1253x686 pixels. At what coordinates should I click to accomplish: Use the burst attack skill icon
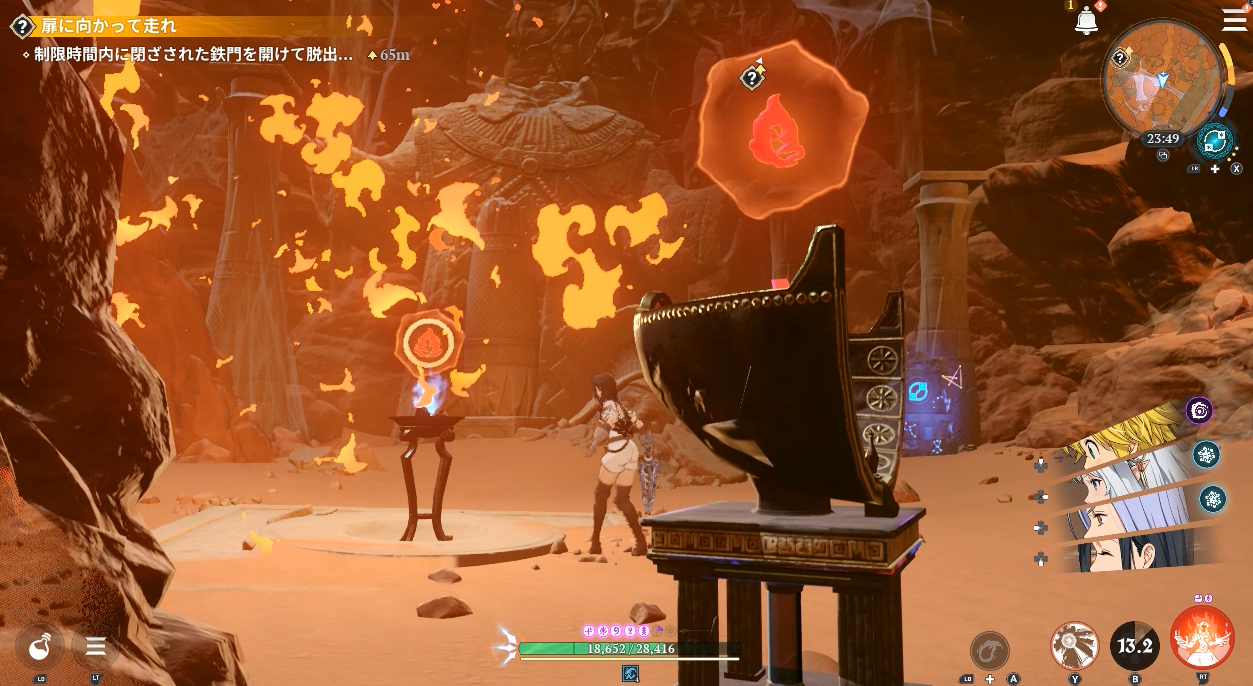click(1075, 645)
